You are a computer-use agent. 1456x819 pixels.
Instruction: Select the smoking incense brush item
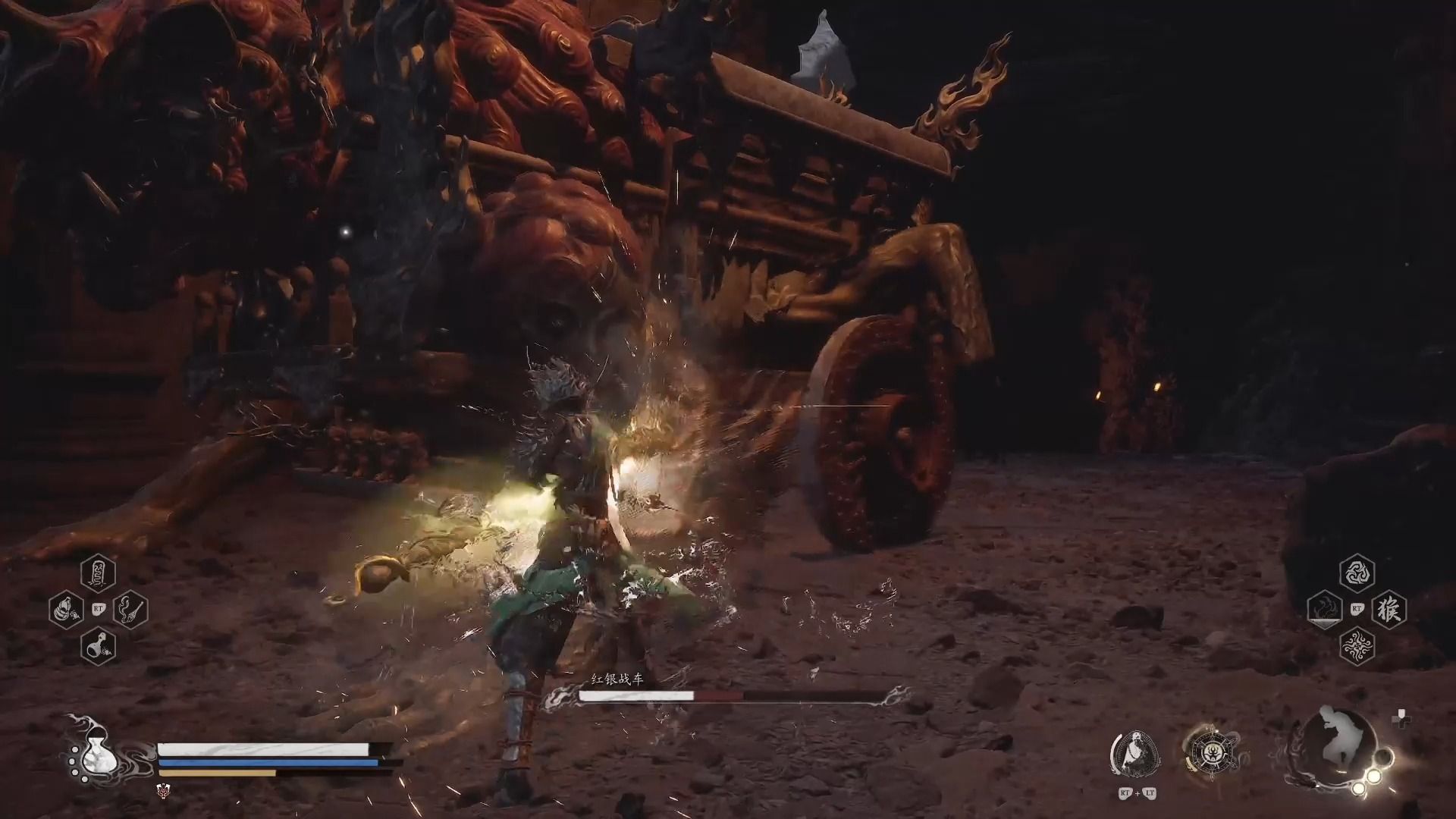(130, 609)
